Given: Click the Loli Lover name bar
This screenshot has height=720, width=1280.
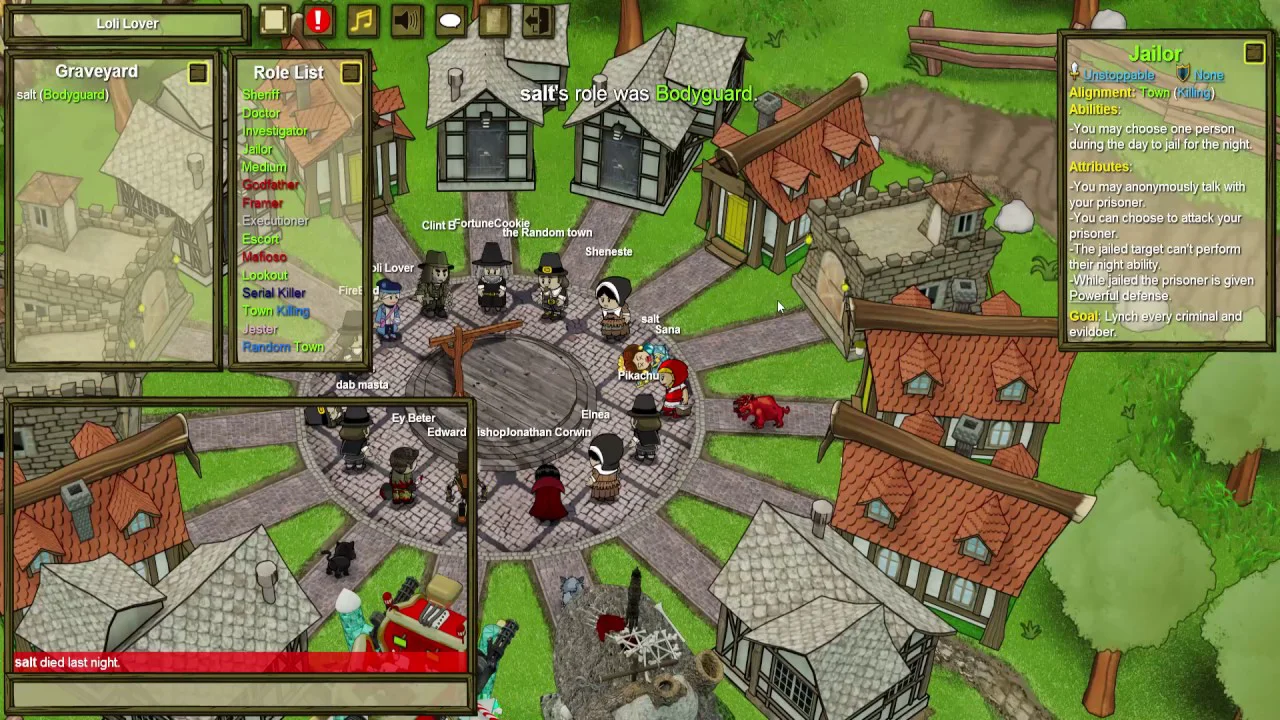Looking at the screenshot, I should pyautogui.click(x=127, y=23).
